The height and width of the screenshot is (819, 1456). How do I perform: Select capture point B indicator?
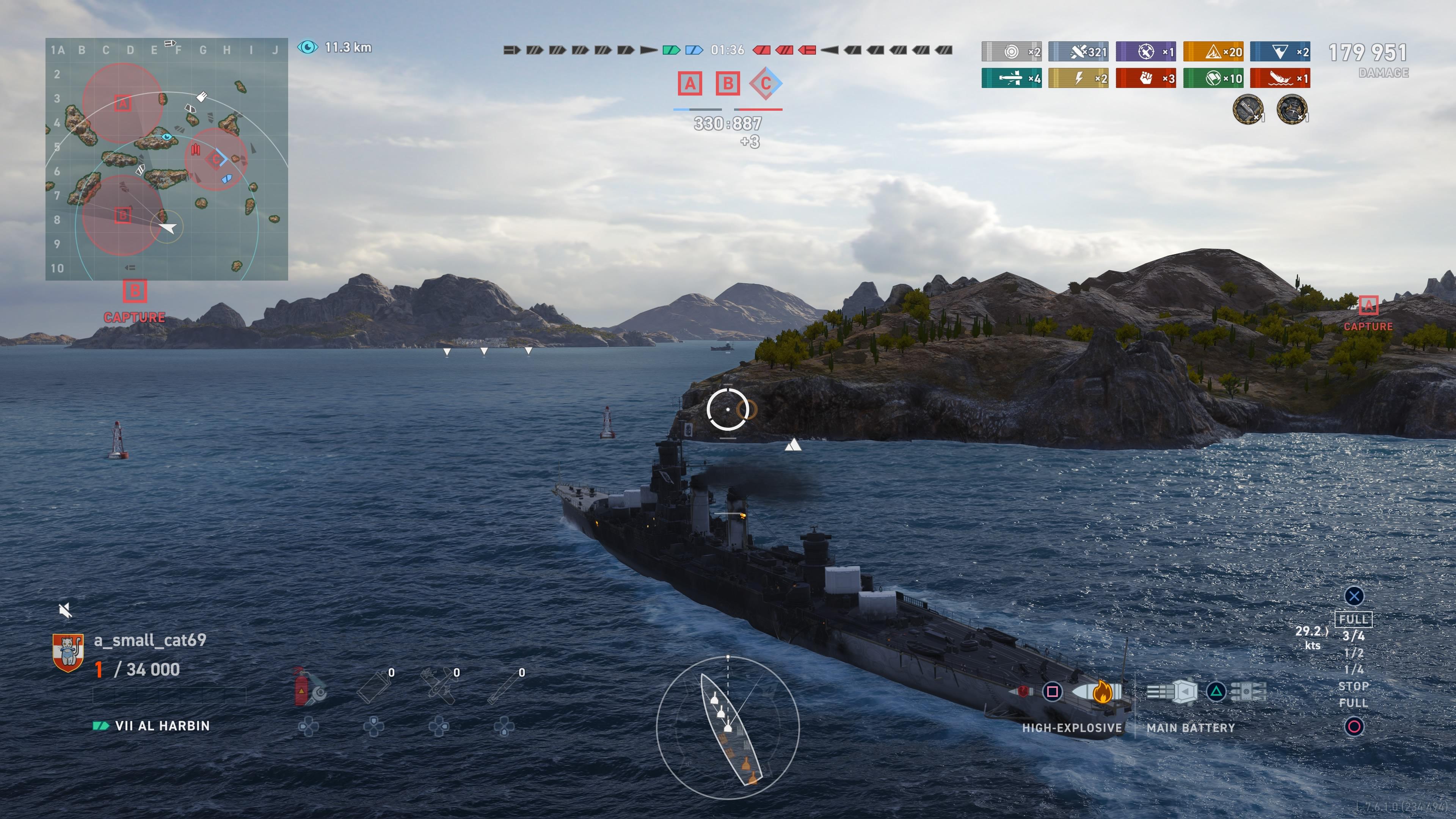click(x=728, y=84)
